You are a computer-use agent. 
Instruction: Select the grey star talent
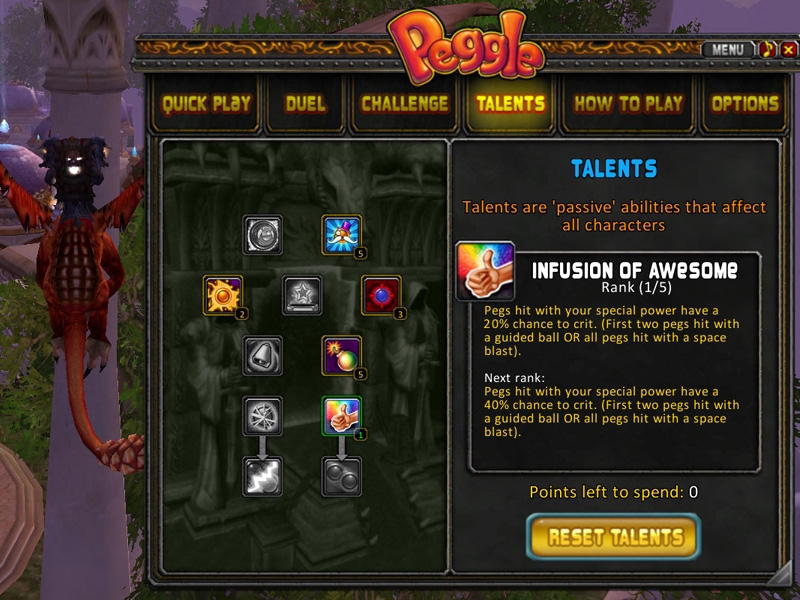click(x=302, y=295)
